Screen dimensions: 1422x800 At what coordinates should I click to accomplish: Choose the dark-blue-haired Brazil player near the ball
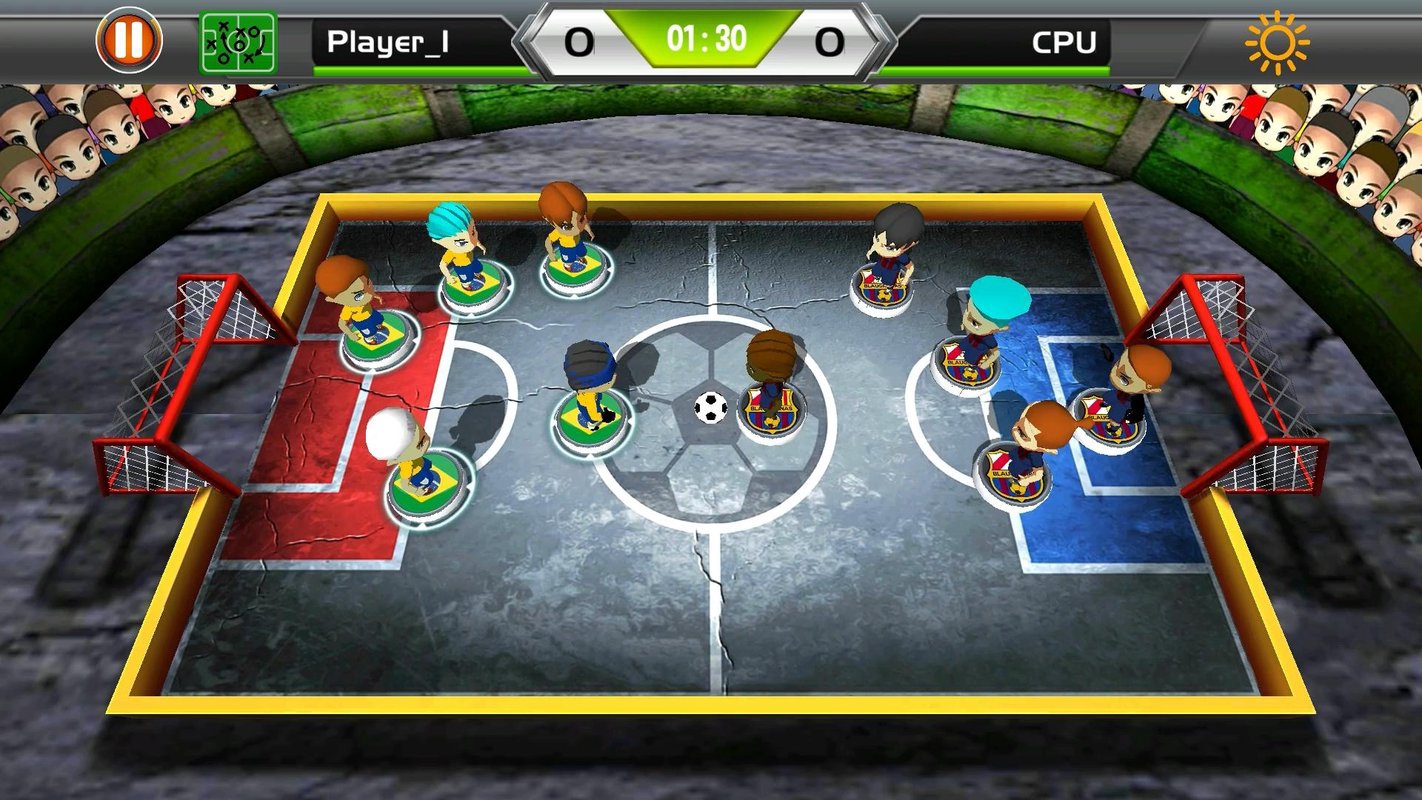coord(592,420)
